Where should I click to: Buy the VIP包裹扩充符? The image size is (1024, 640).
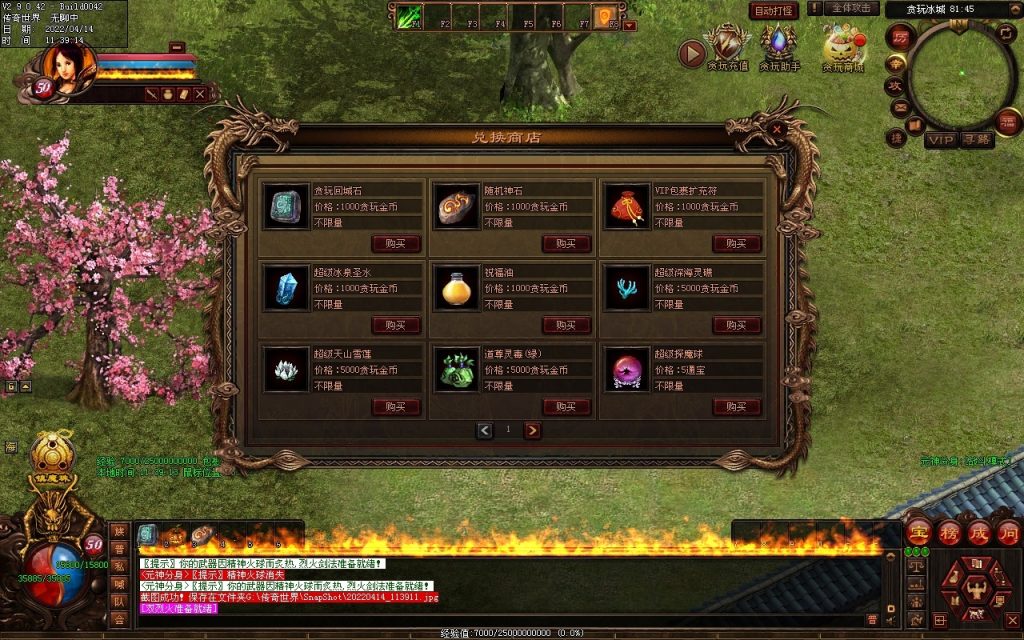[736, 244]
